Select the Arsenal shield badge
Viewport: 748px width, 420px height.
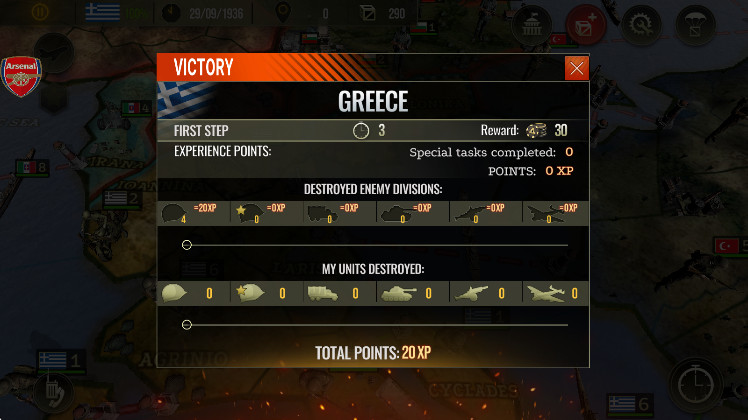click(21, 76)
